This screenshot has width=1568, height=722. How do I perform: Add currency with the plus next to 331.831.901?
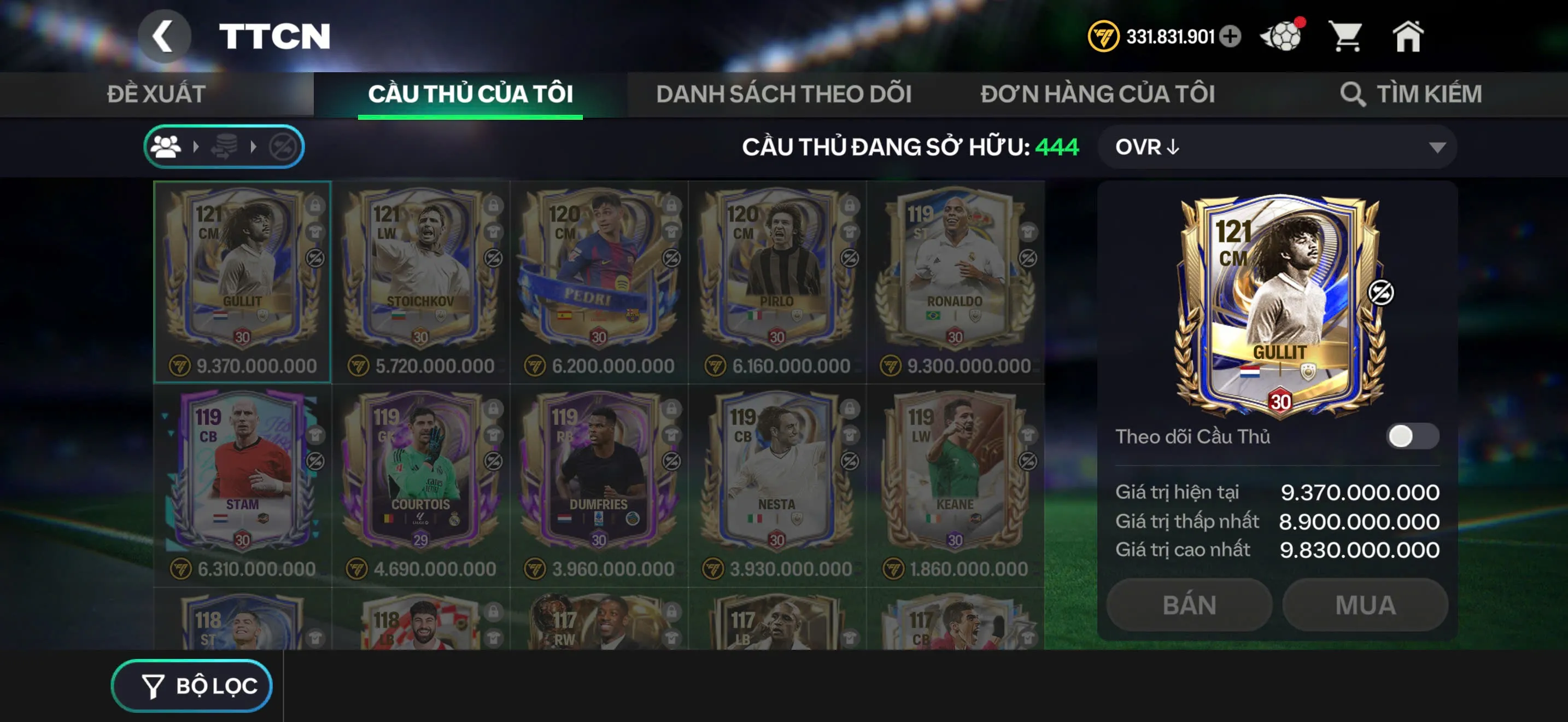[1230, 37]
